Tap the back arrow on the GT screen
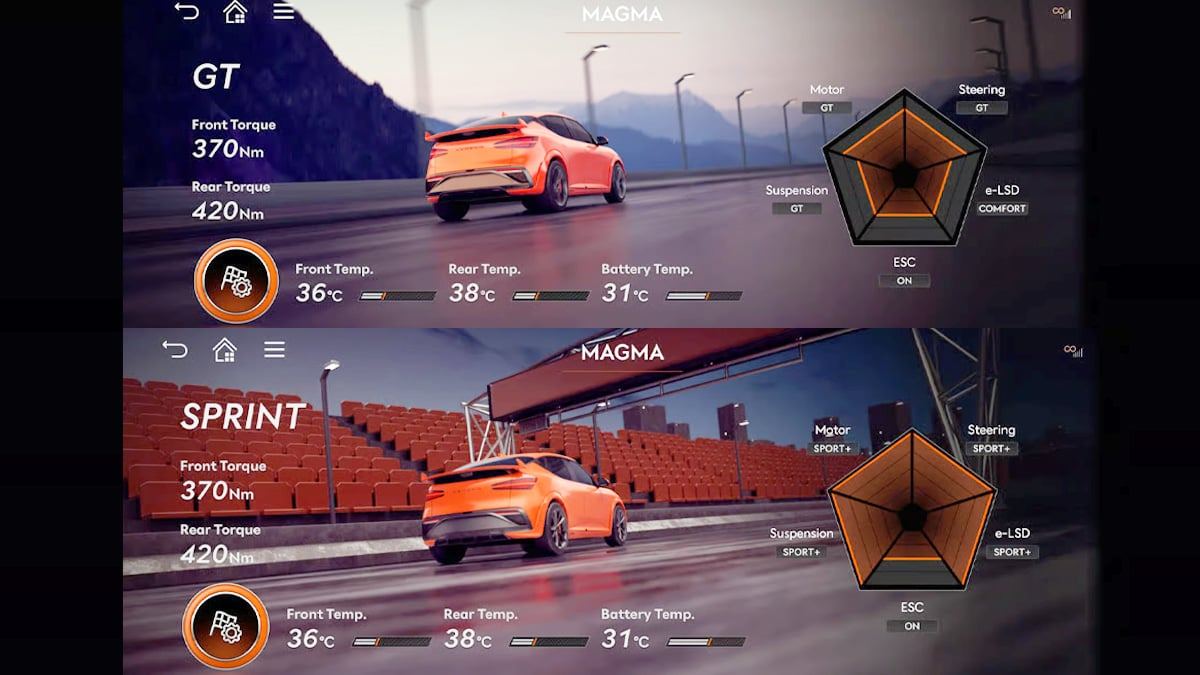 click(x=186, y=12)
